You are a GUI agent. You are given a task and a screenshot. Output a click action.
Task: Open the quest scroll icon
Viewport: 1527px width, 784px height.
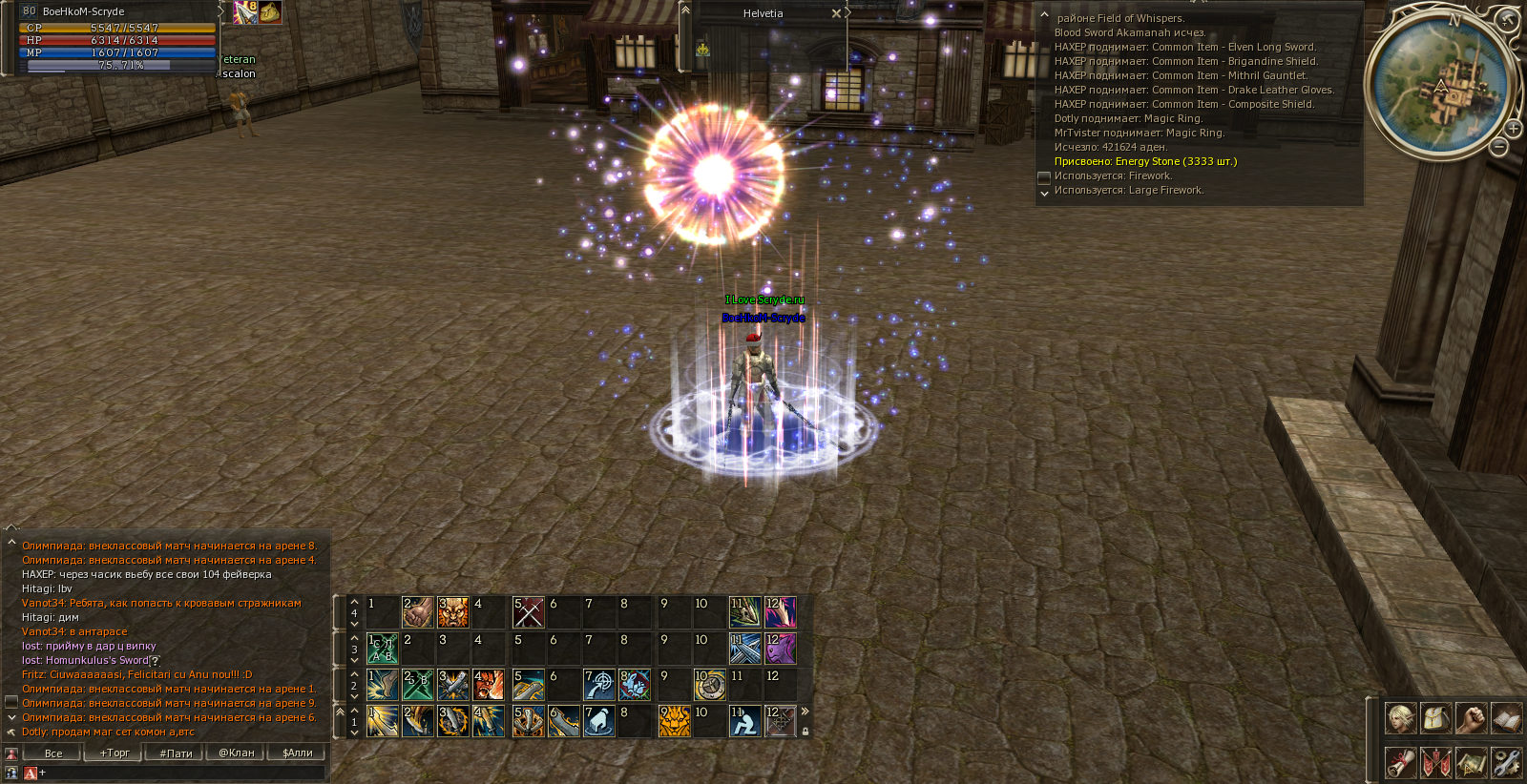click(1400, 762)
